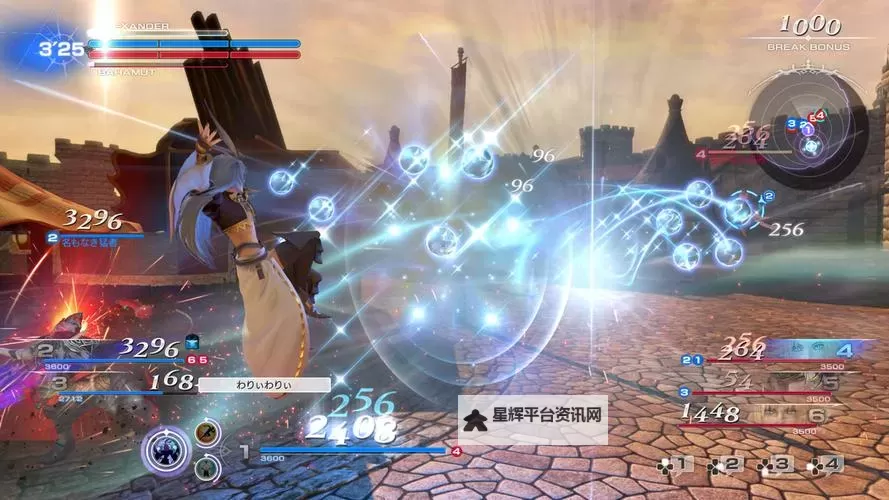Viewport: 889px width, 500px height.
Task: Click the わりぃわりぃ chat message
Action: coord(264,384)
